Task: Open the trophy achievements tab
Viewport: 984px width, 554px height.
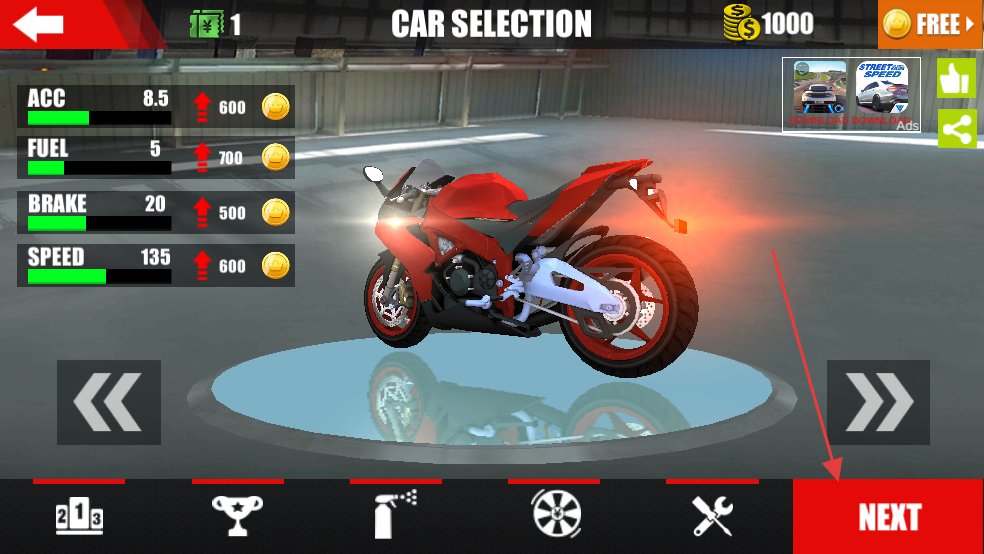Action: (x=238, y=517)
